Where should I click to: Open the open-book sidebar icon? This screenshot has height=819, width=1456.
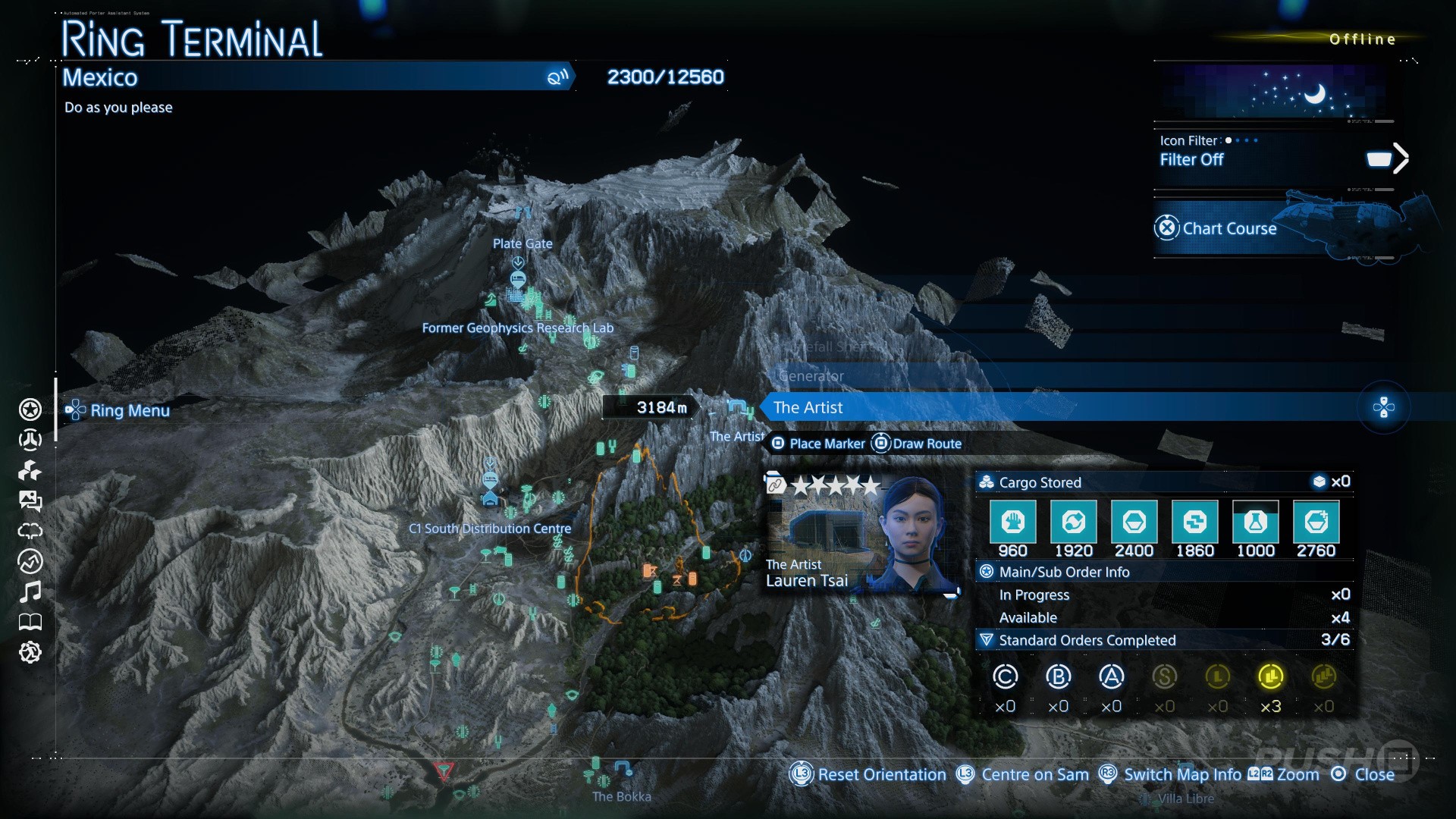(x=30, y=623)
